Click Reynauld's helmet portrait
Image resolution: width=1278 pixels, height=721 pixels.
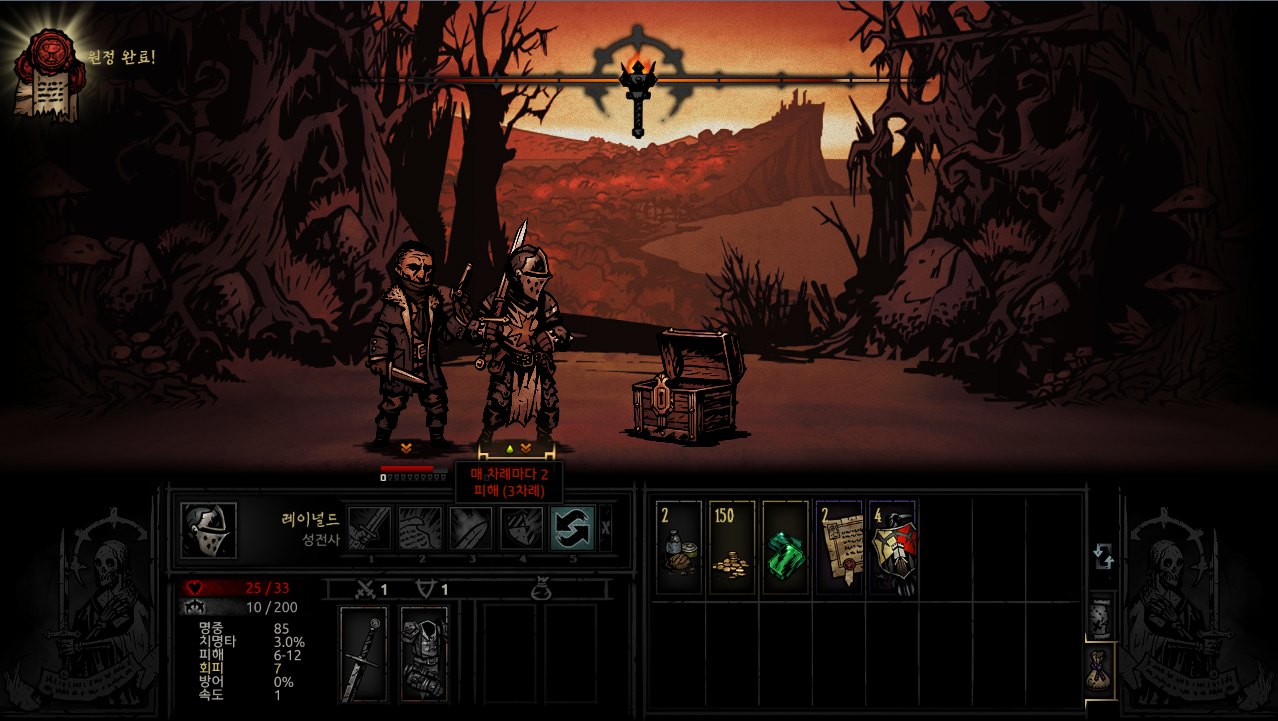coord(209,530)
